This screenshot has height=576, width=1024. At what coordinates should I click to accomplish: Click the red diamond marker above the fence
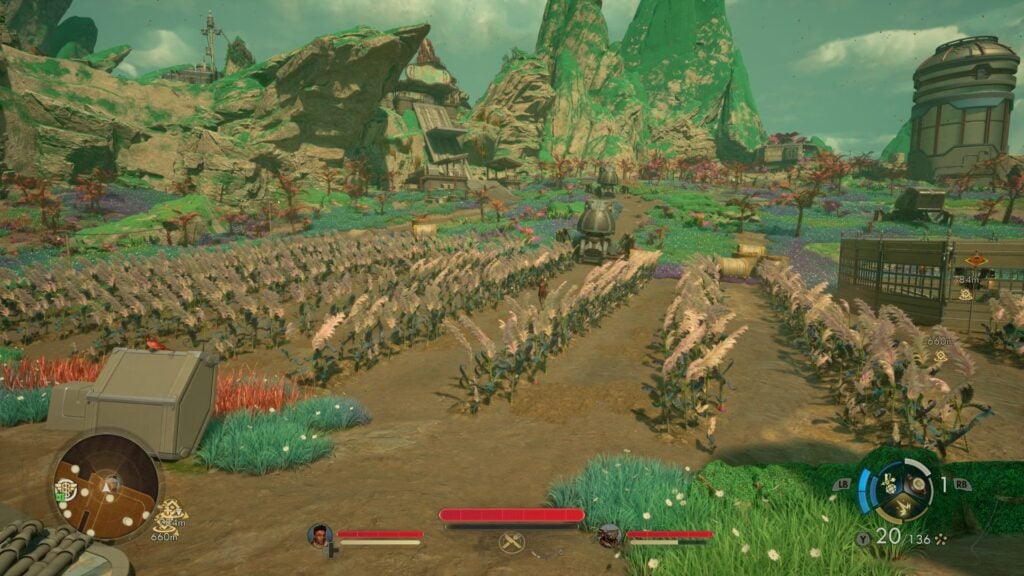pyautogui.click(x=975, y=262)
